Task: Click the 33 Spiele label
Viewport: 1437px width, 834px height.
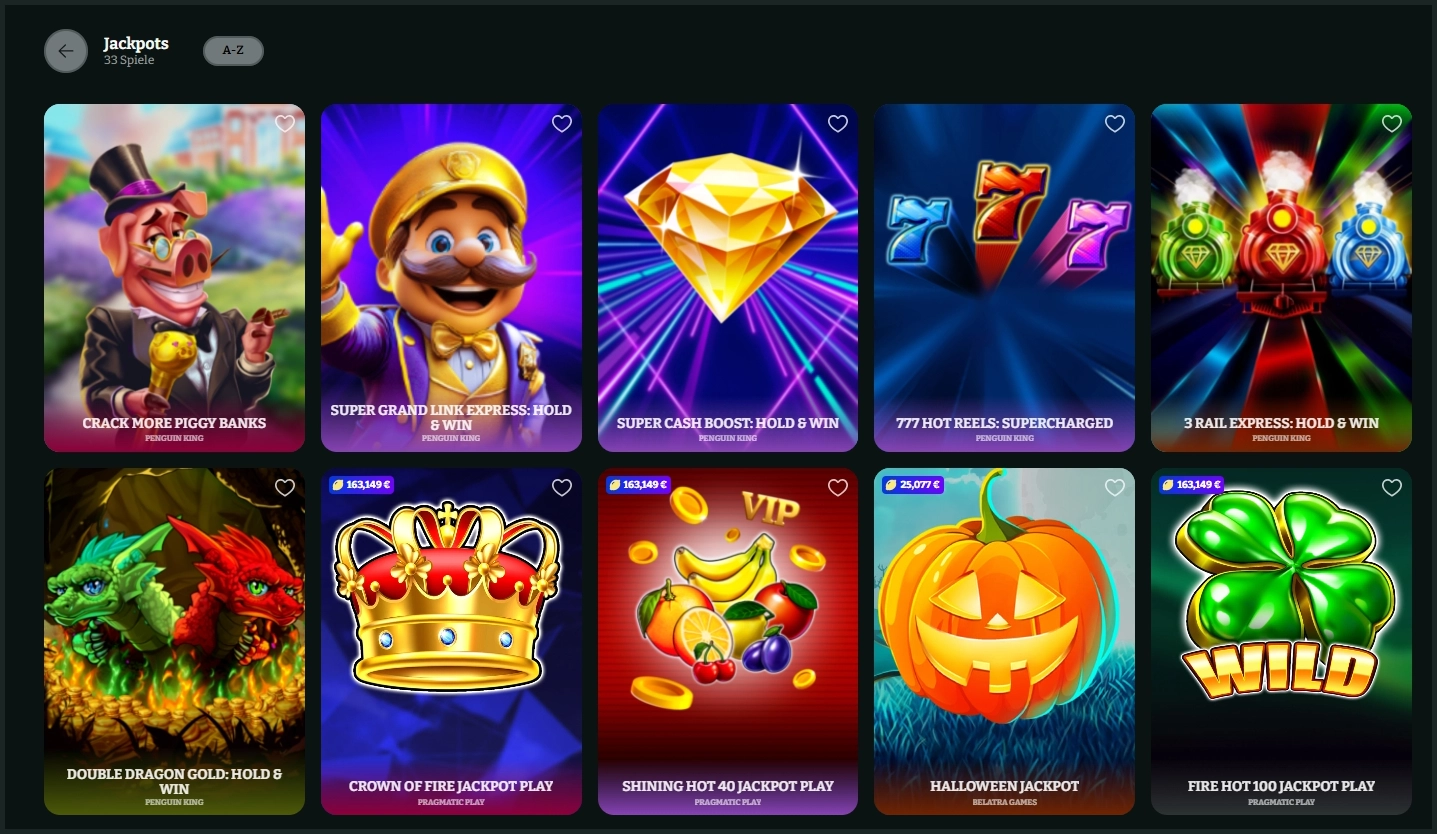Action: 127,60
